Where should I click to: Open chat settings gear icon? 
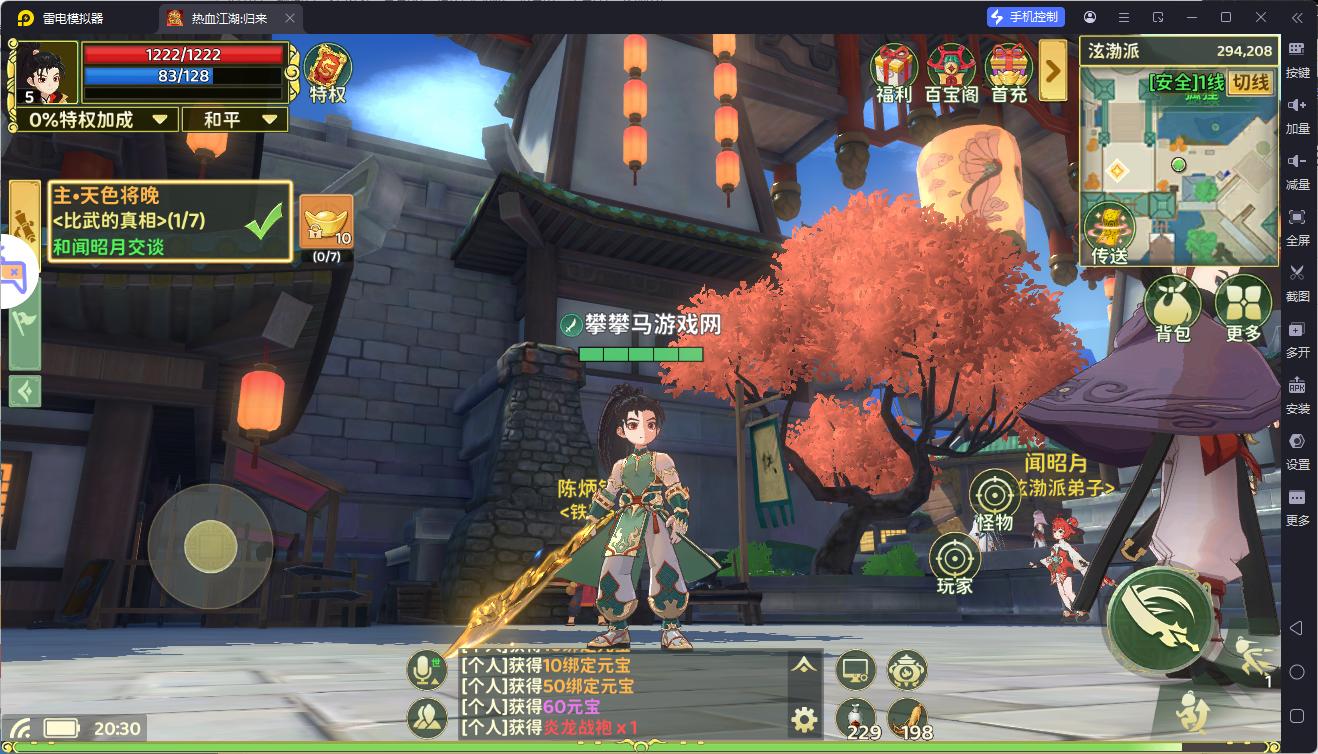pyautogui.click(x=804, y=718)
